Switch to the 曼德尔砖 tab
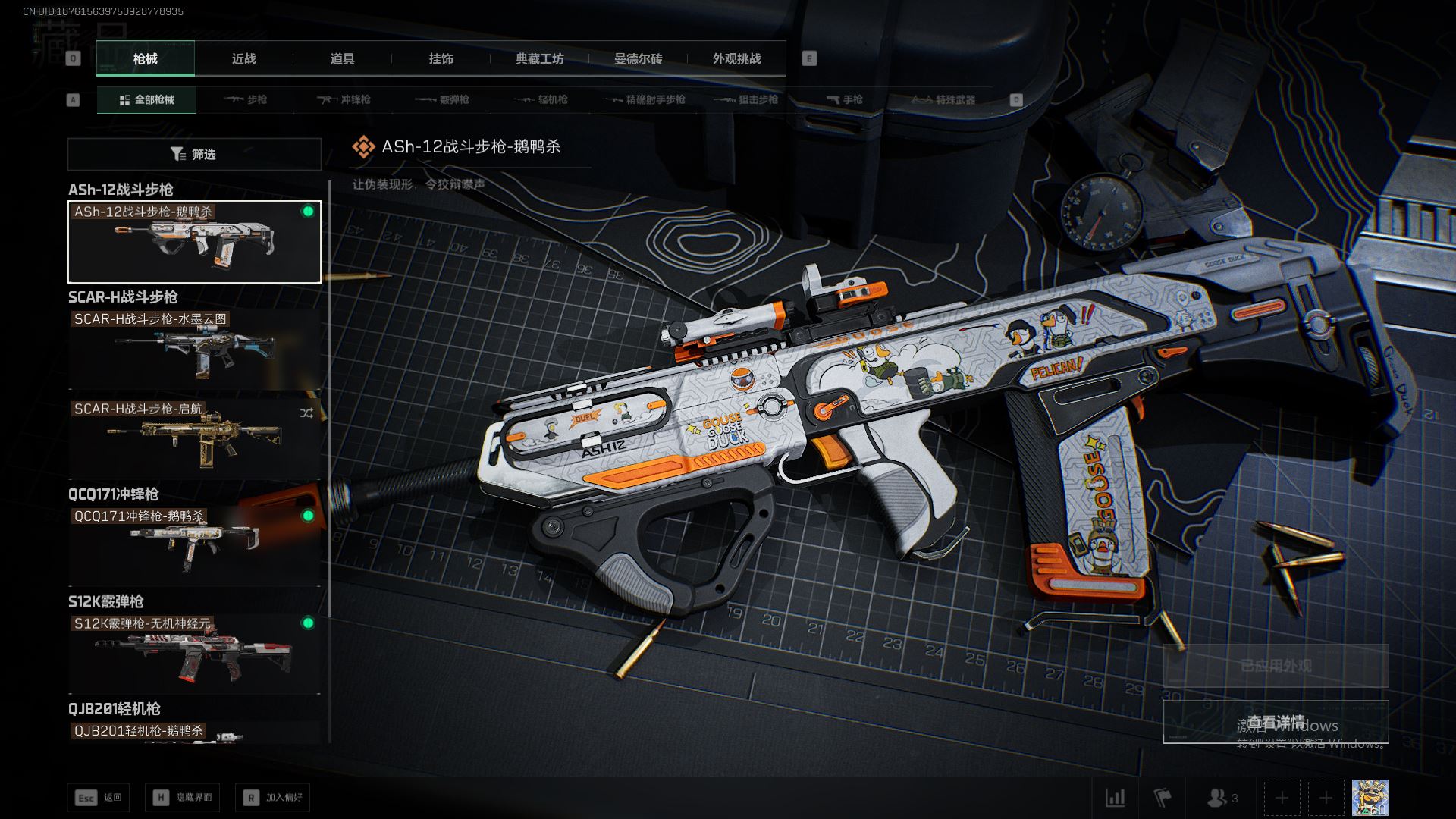Image resolution: width=1456 pixels, height=819 pixels. coord(638,58)
